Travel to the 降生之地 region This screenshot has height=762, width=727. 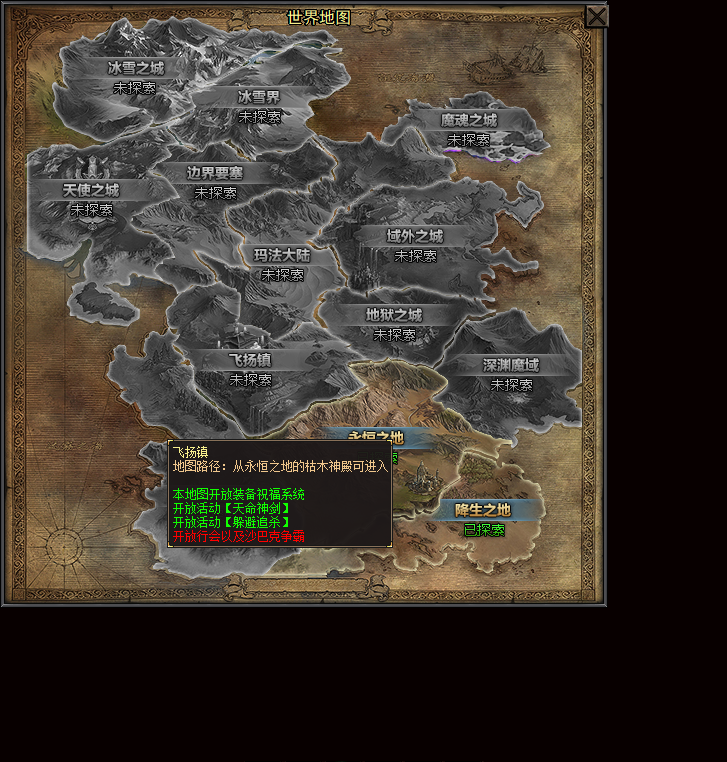point(483,510)
